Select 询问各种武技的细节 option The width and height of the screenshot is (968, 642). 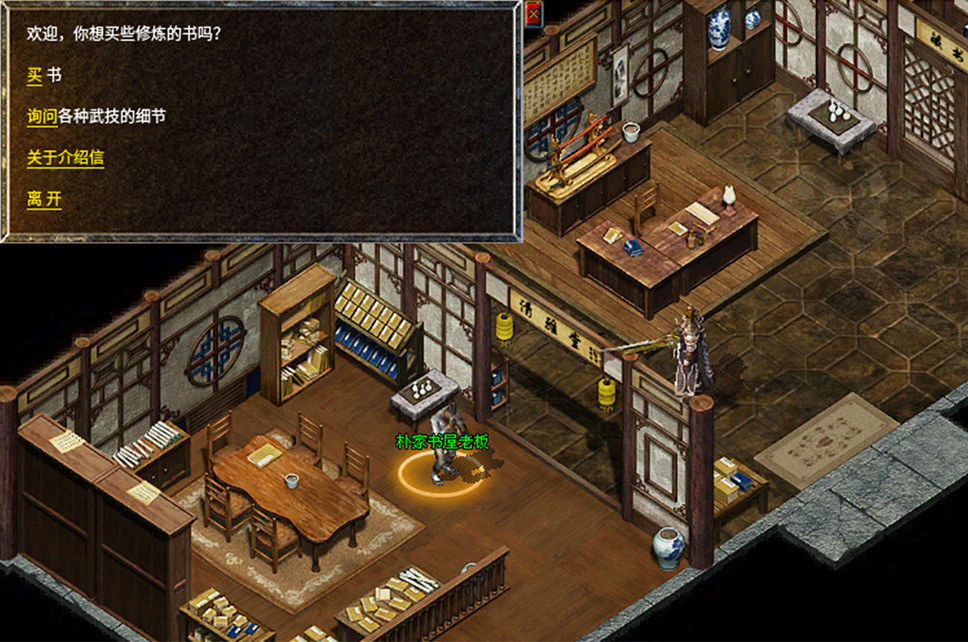43,117
